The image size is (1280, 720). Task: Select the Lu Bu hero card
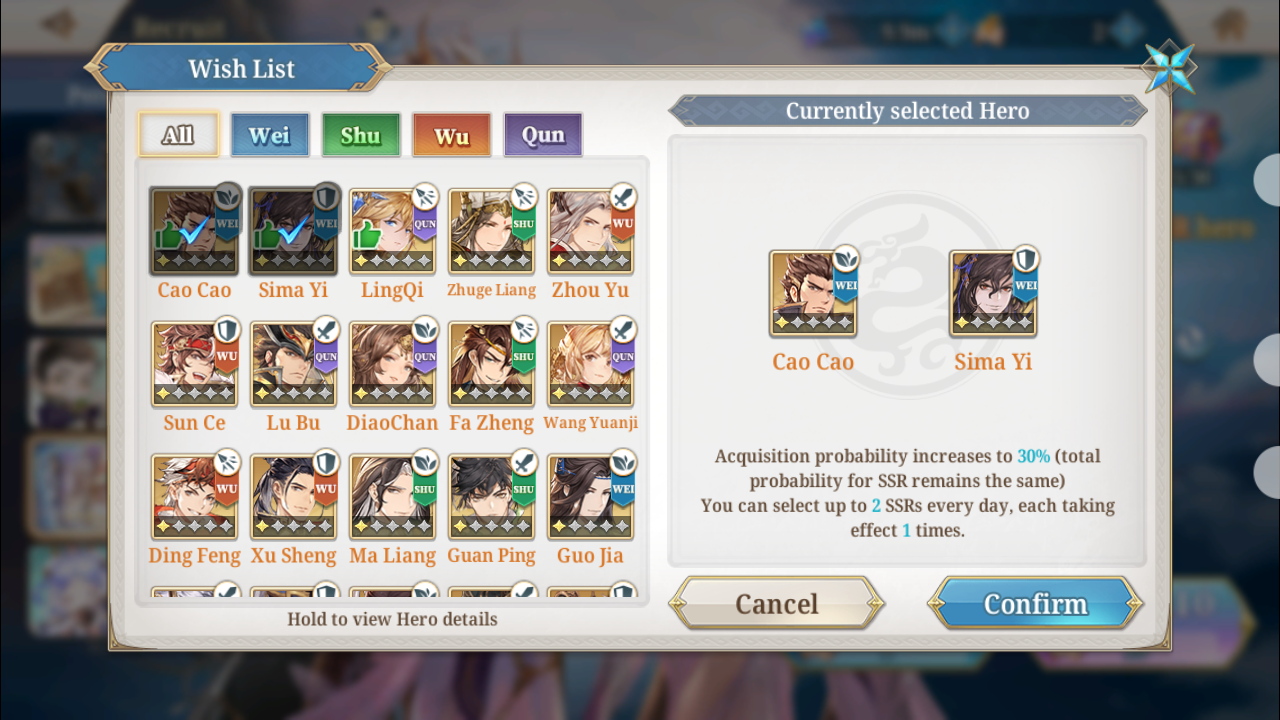pos(293,364)
